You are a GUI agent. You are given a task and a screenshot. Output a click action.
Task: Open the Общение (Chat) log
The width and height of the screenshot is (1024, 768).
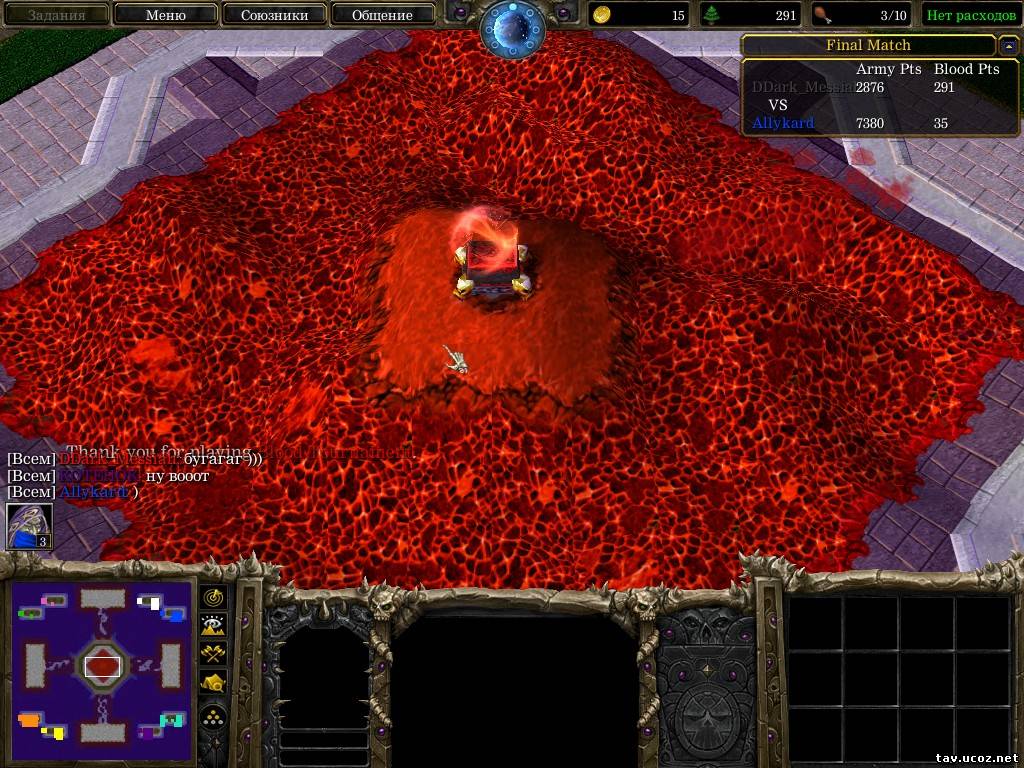(382, 15)
